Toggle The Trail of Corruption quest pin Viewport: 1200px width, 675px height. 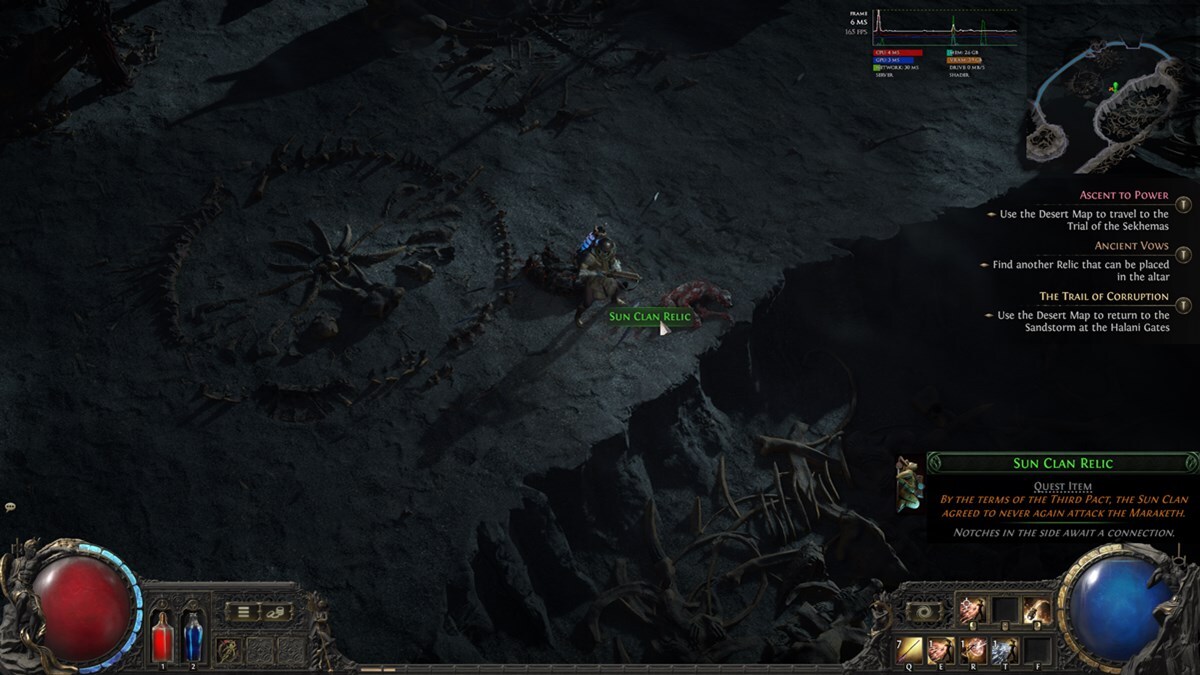[x=1183, y=306]
